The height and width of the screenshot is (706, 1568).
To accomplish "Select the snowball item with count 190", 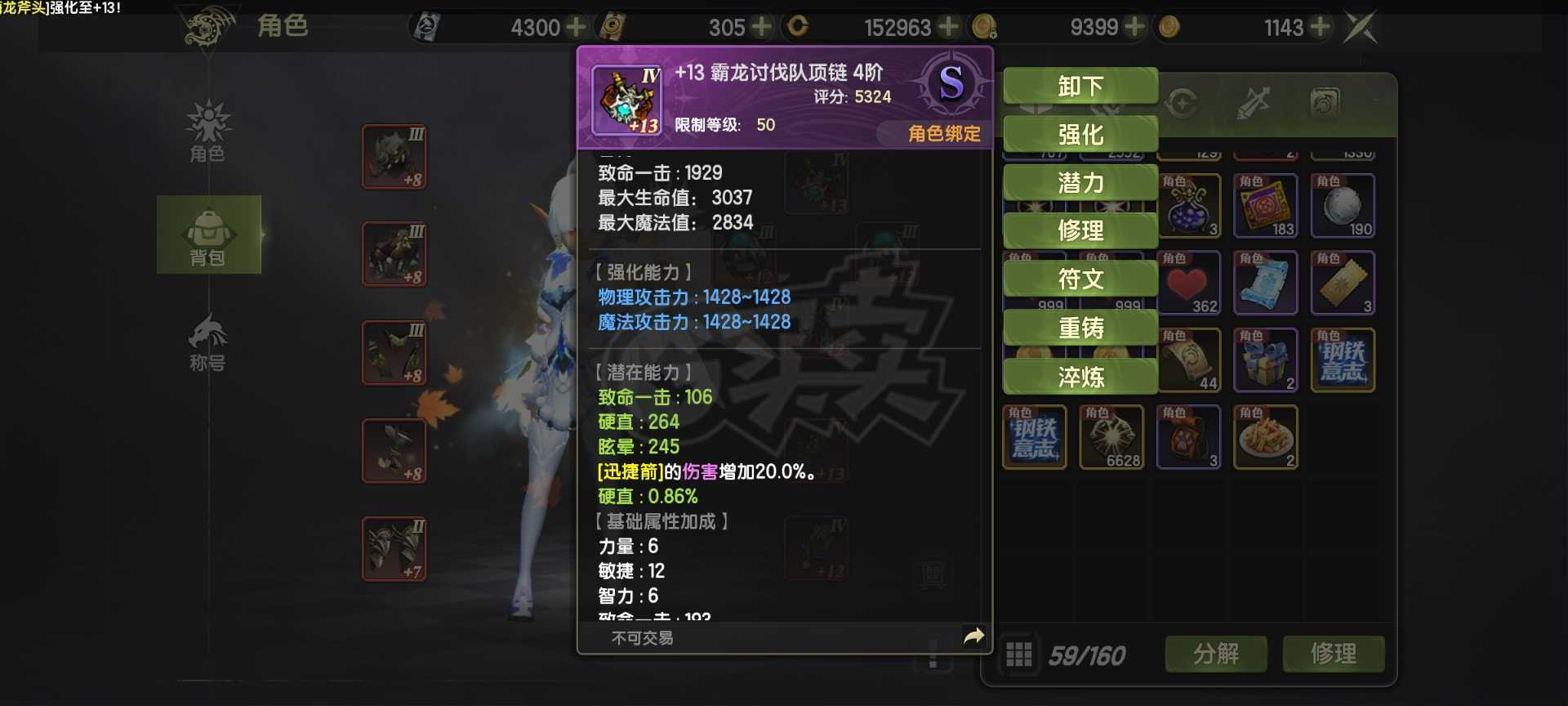I will pyautogui.click(x=1343, y=204).
